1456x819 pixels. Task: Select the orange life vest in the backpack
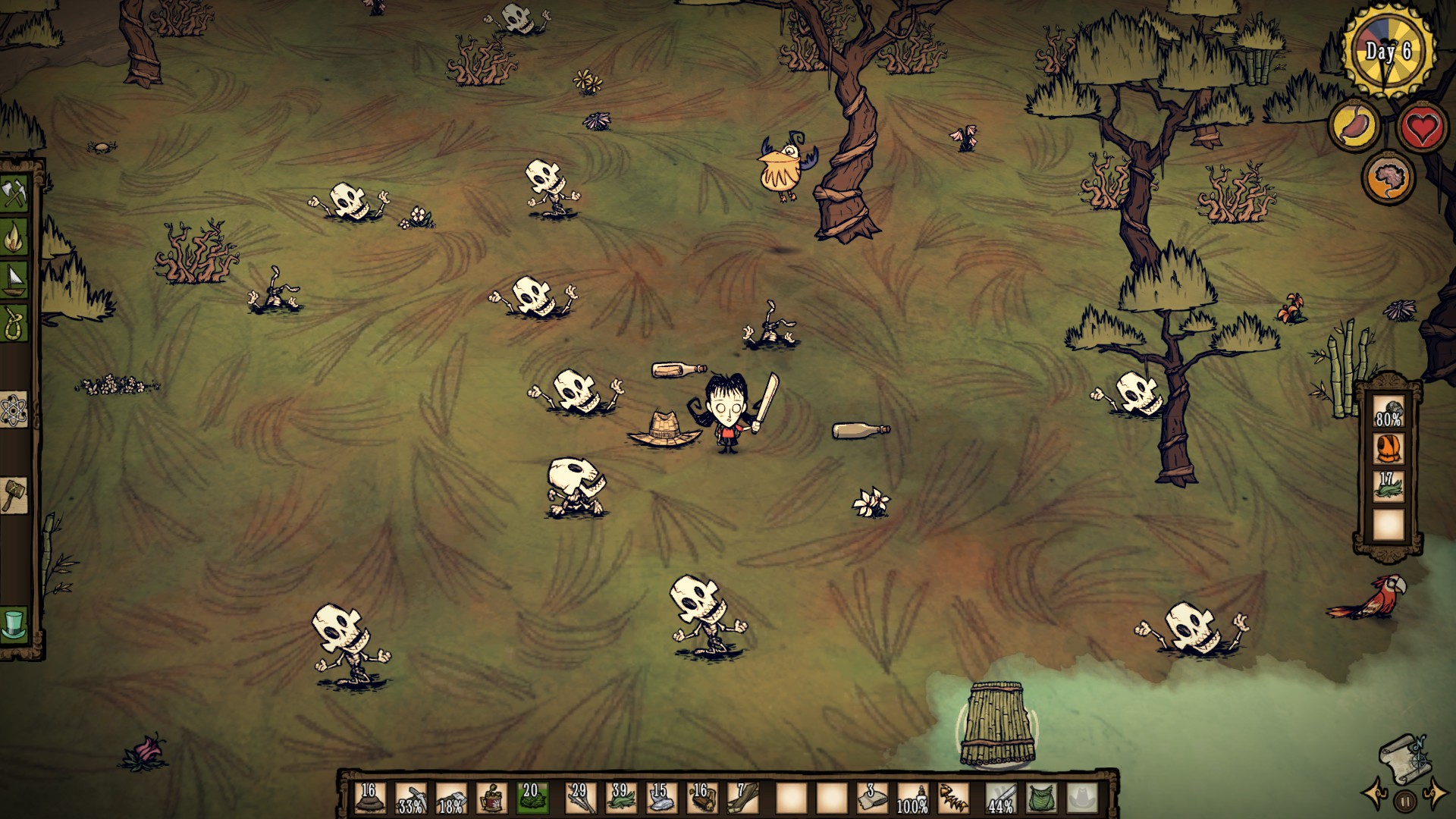(x=1389, y=449)
